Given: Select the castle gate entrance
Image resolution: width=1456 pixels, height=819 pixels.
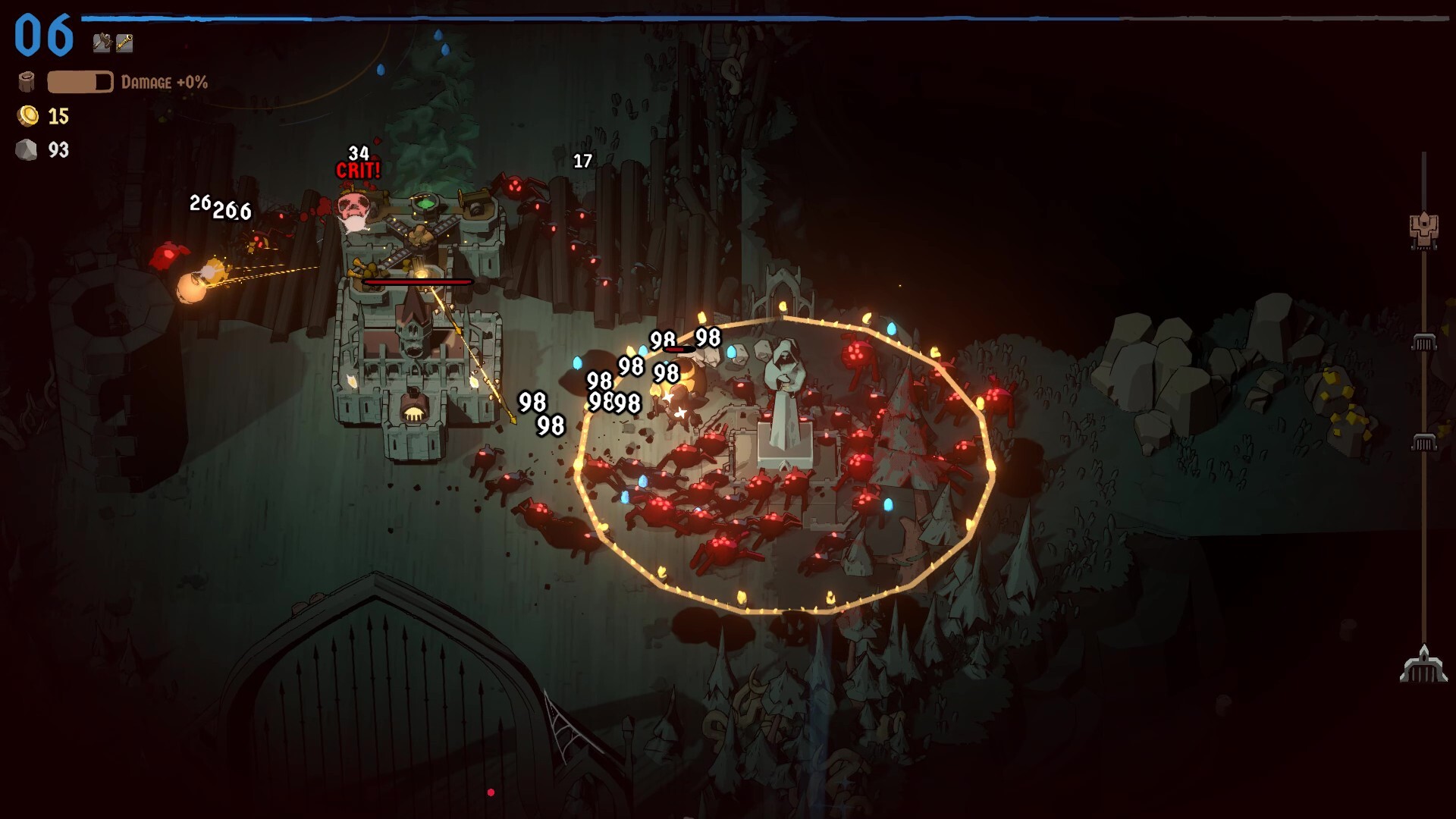Looking at the screenshot, I should (414, 413).
